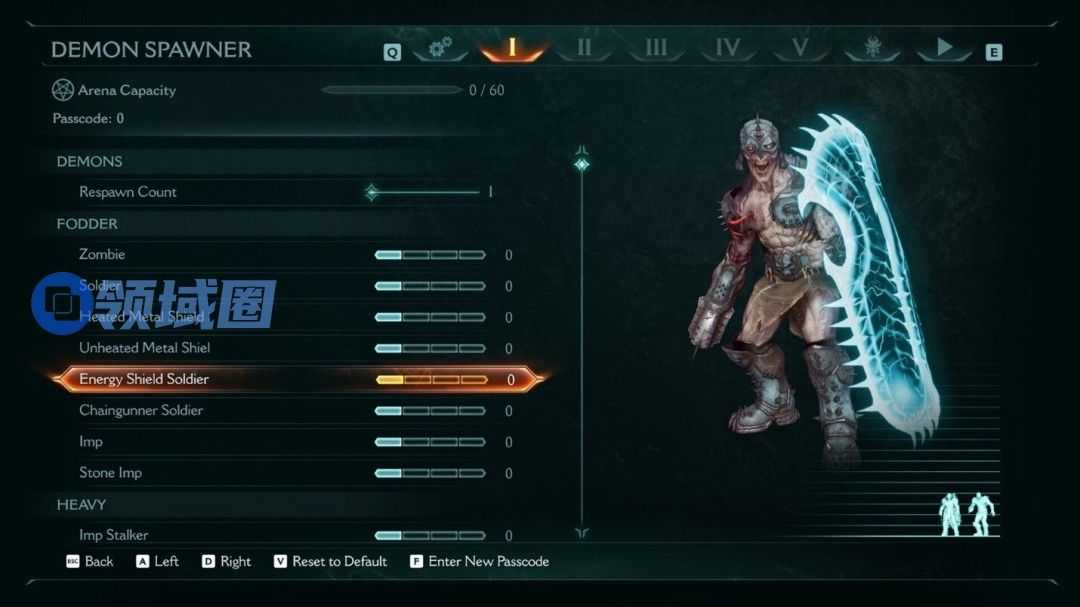Click Reset to Default

point(339,562)
